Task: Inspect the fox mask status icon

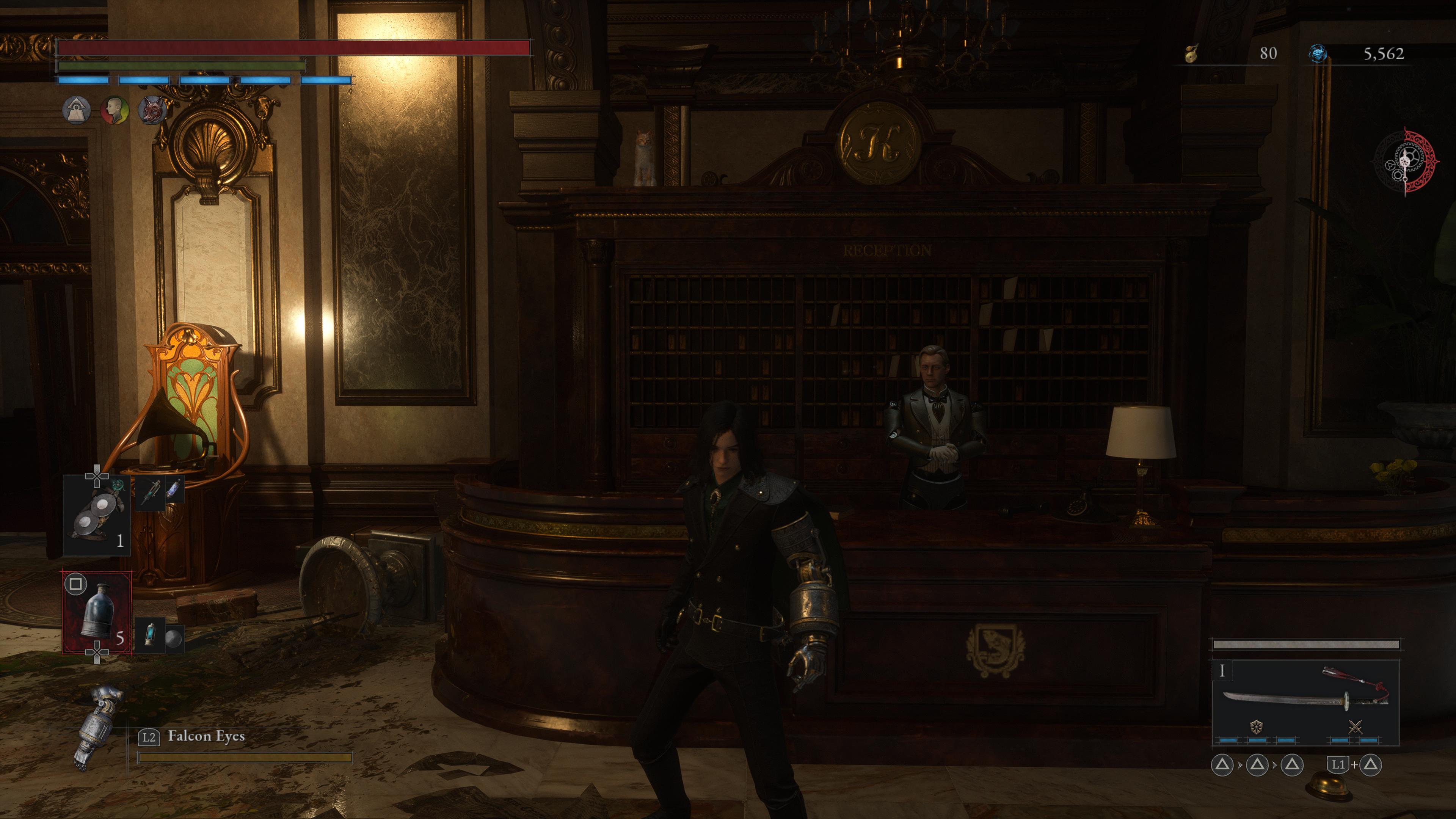Action: click(152, 110)
